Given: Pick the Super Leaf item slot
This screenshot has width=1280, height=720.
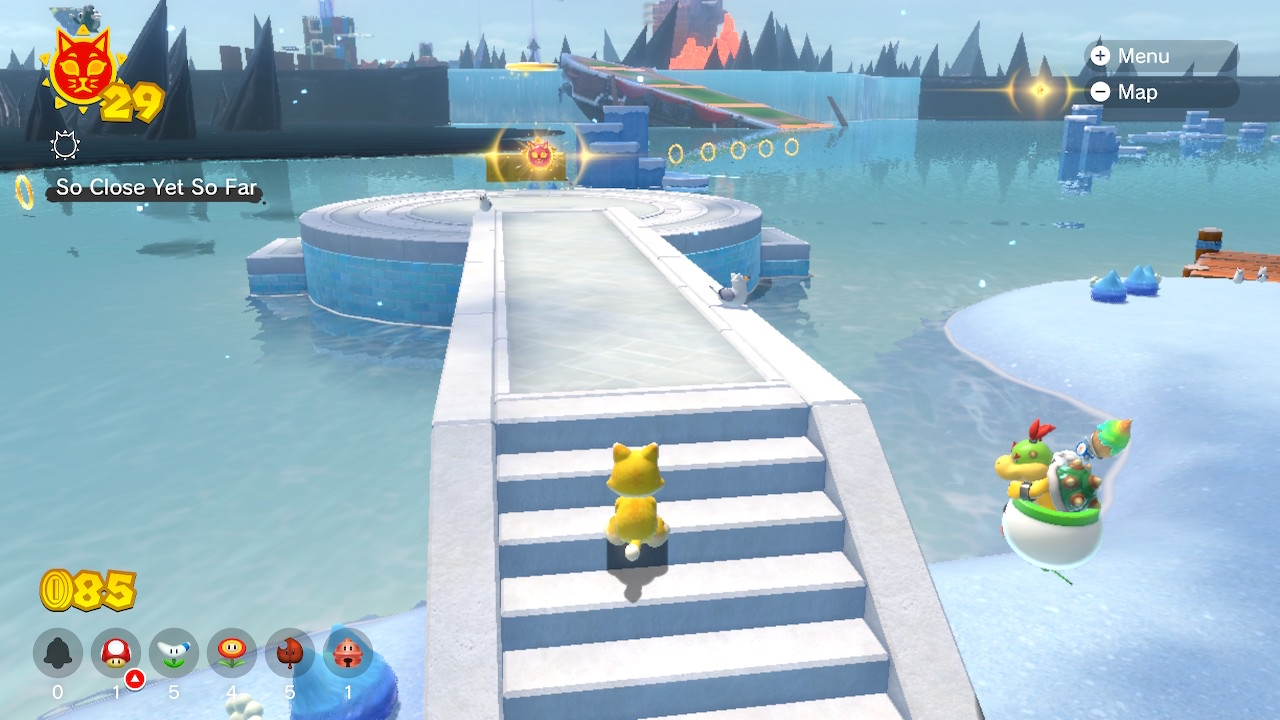Looking at the screenshot, I should pos(290,653).
